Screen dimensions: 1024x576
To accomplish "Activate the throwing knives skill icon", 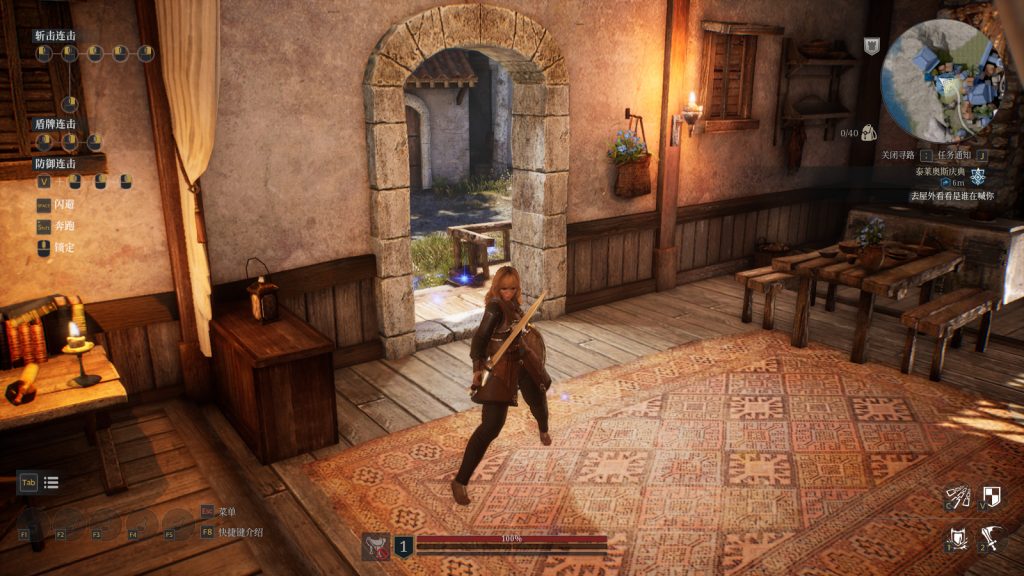I will coord(958,496).
